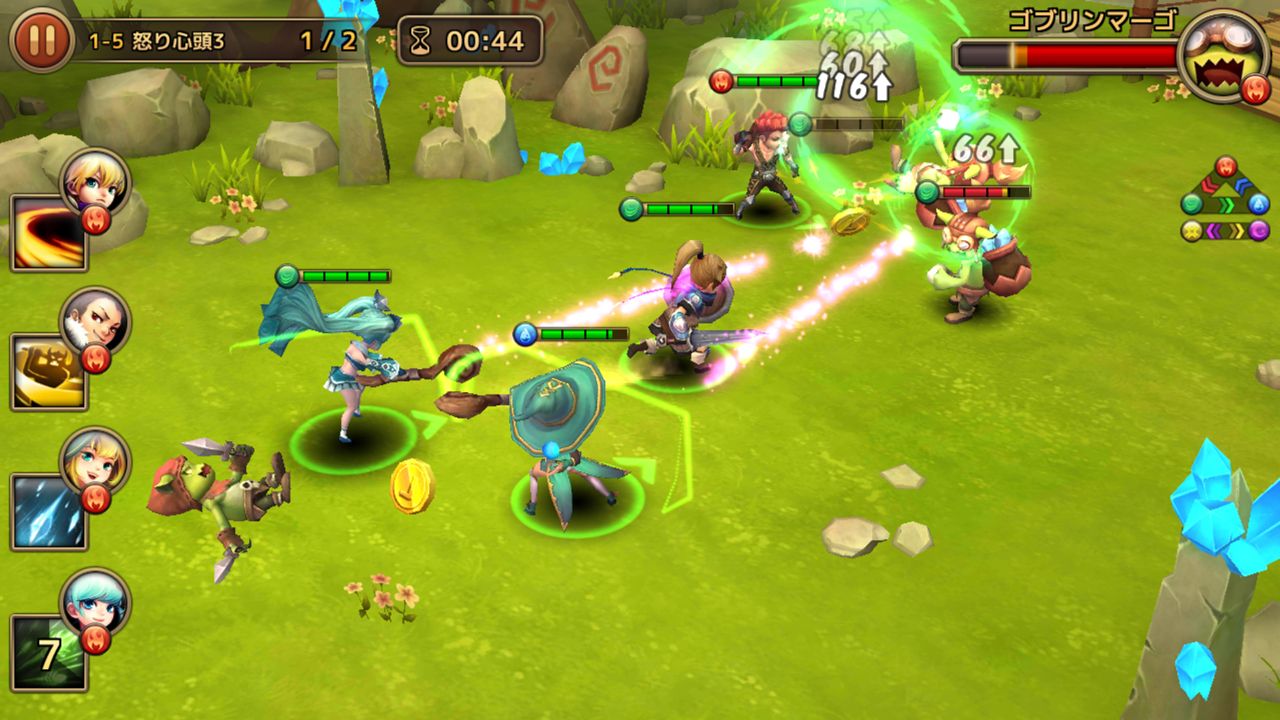Select the dark-haired male hero portrait

[x=95, y=320]
